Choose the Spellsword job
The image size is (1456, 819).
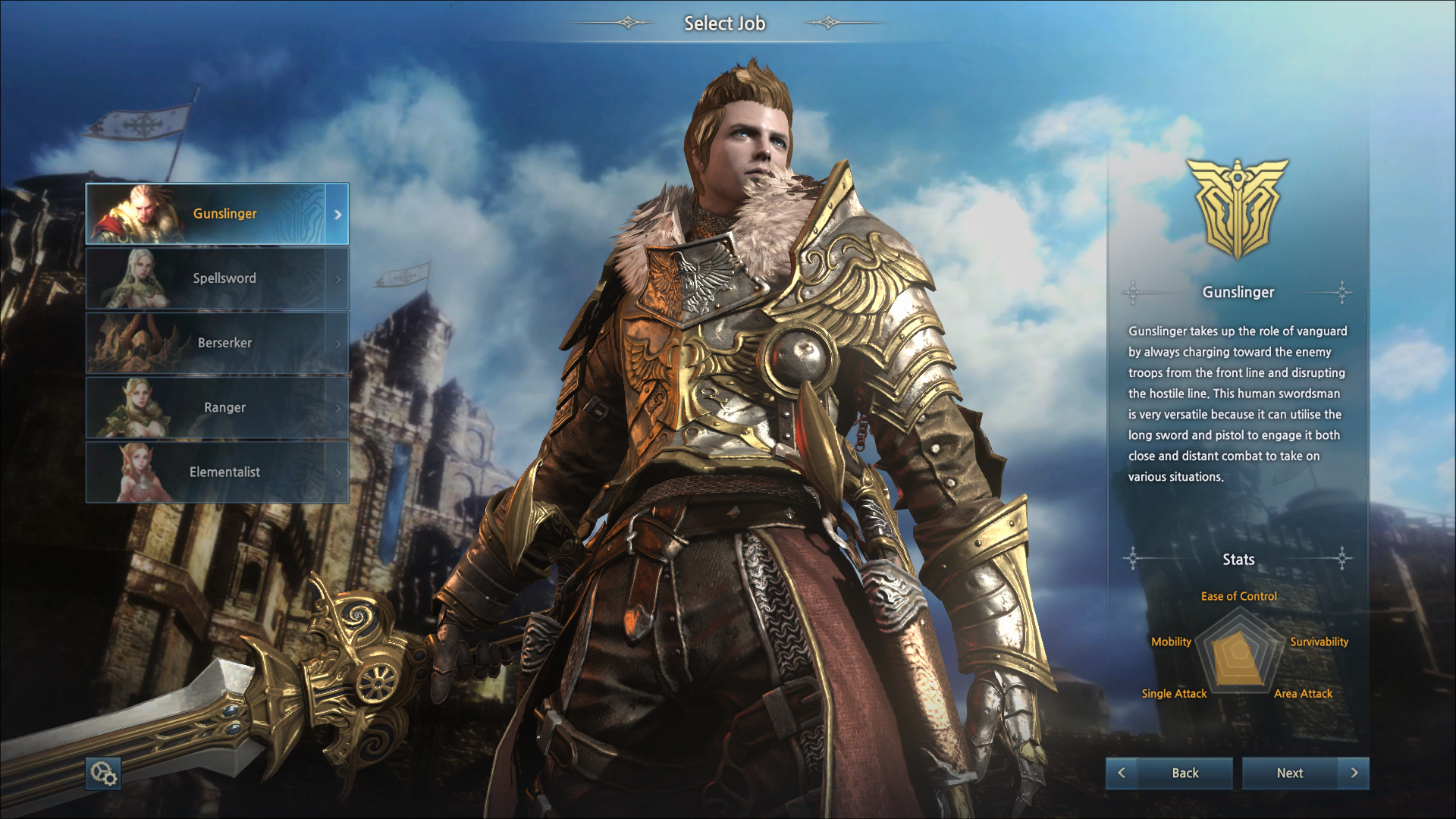pyautogui.click(x=217, y=278)
